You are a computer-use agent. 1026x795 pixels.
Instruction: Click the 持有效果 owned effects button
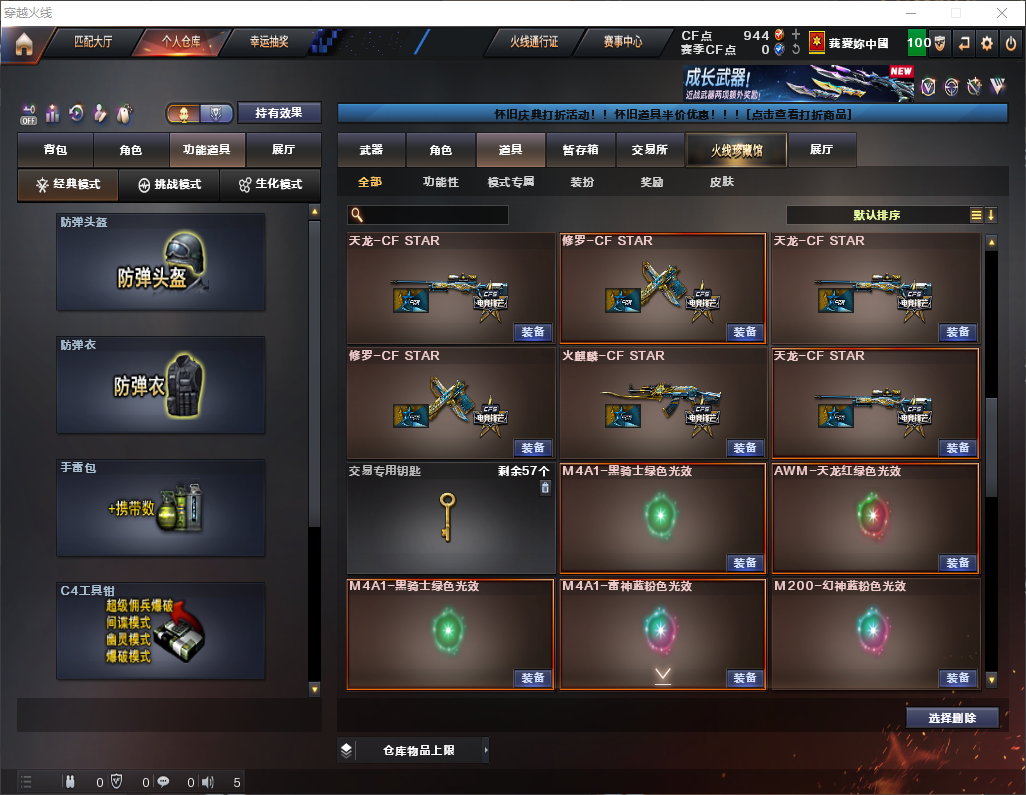[x=279, y=113]
